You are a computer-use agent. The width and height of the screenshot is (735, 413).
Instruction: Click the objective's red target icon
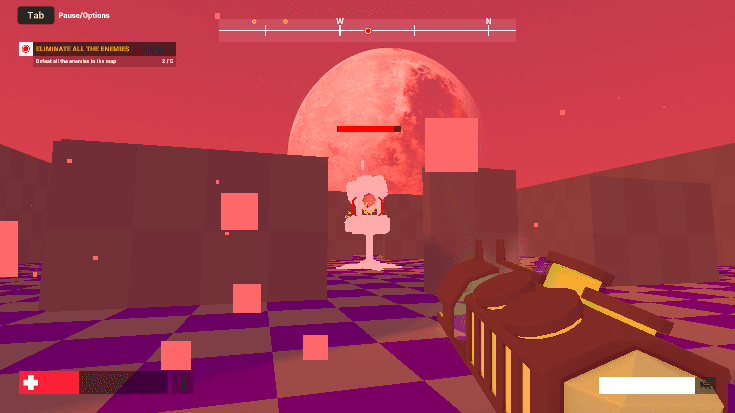[x=26, y=49]
